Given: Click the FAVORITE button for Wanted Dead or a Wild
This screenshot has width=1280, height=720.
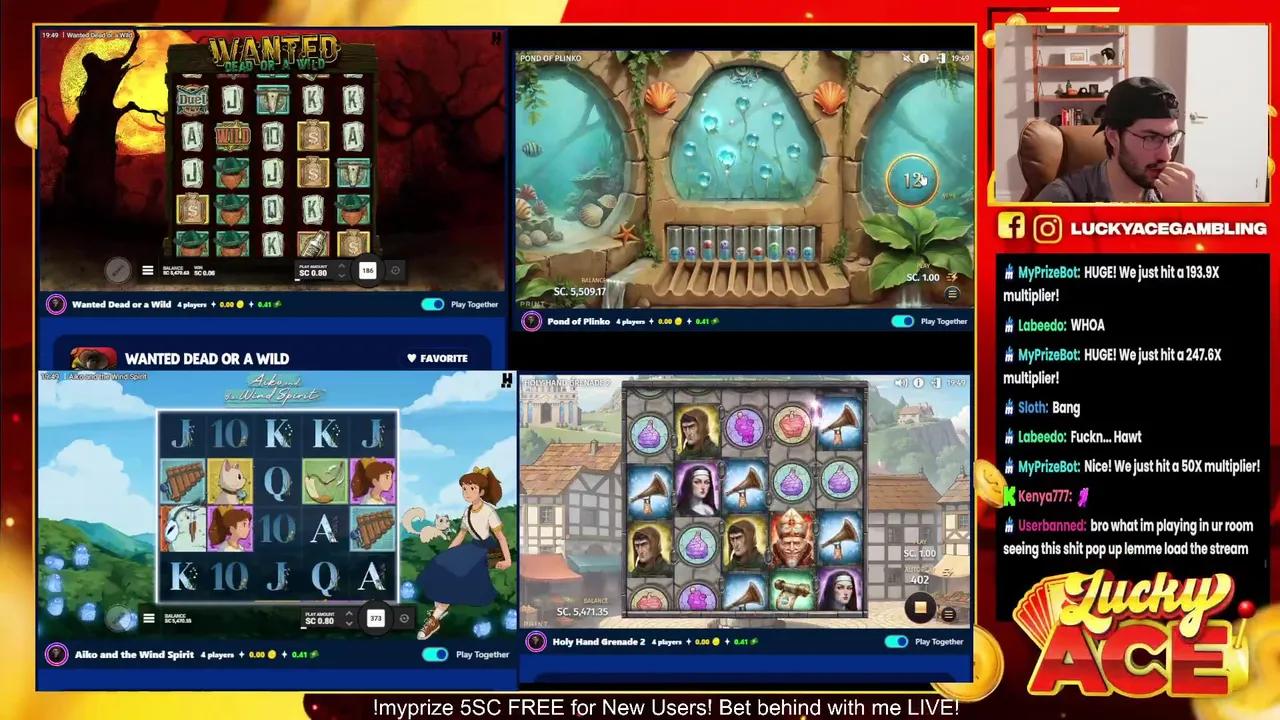Looking at the screenshot, I should click(437, 358).
